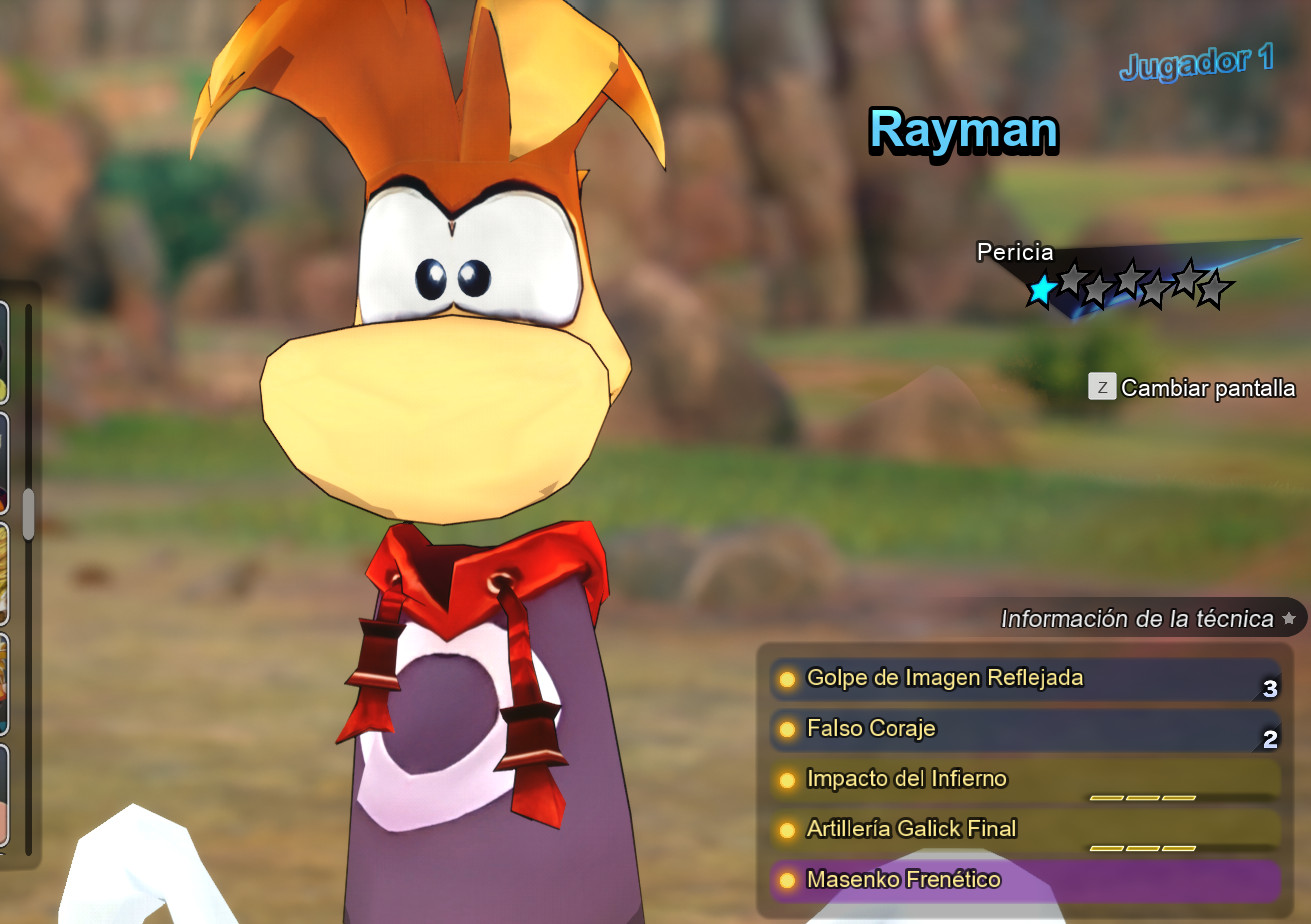Expand the Masenko Frenético technique entry
The width and height of the screenshot is (1311, 924).
click(x=1030, y=880)
